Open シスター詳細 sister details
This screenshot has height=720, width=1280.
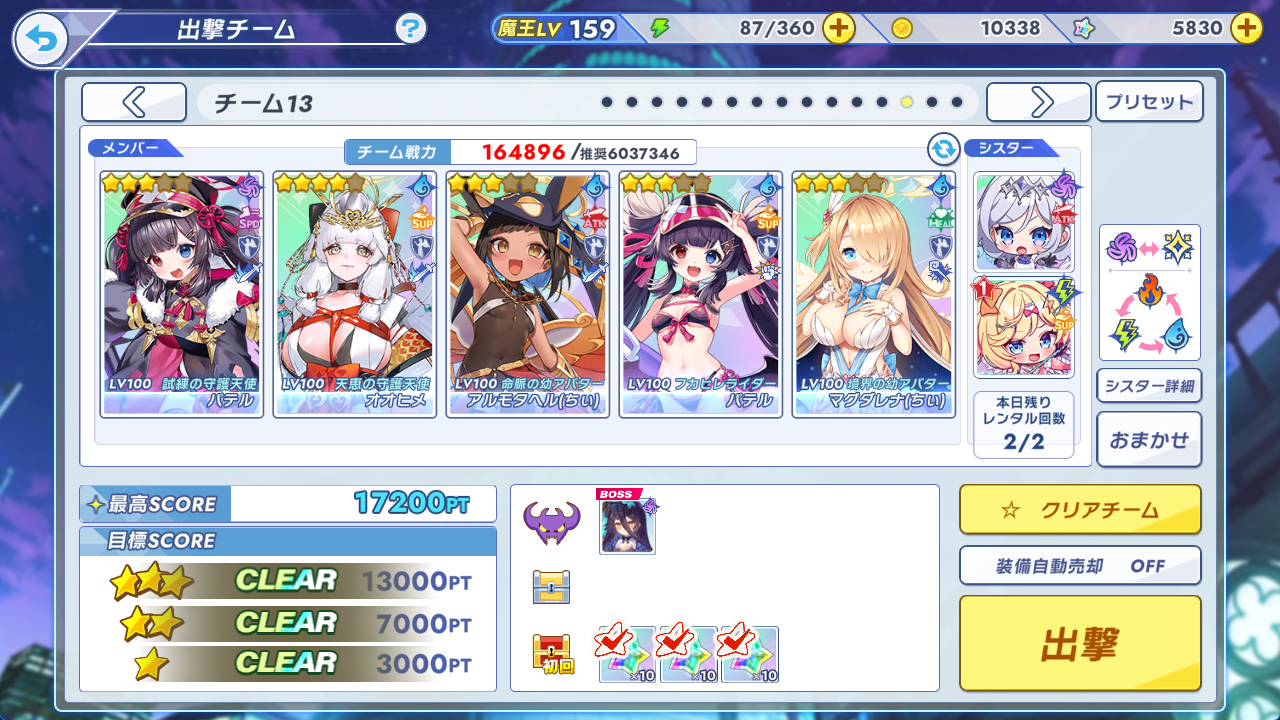pyautogui.click(x=1149, y=385)
